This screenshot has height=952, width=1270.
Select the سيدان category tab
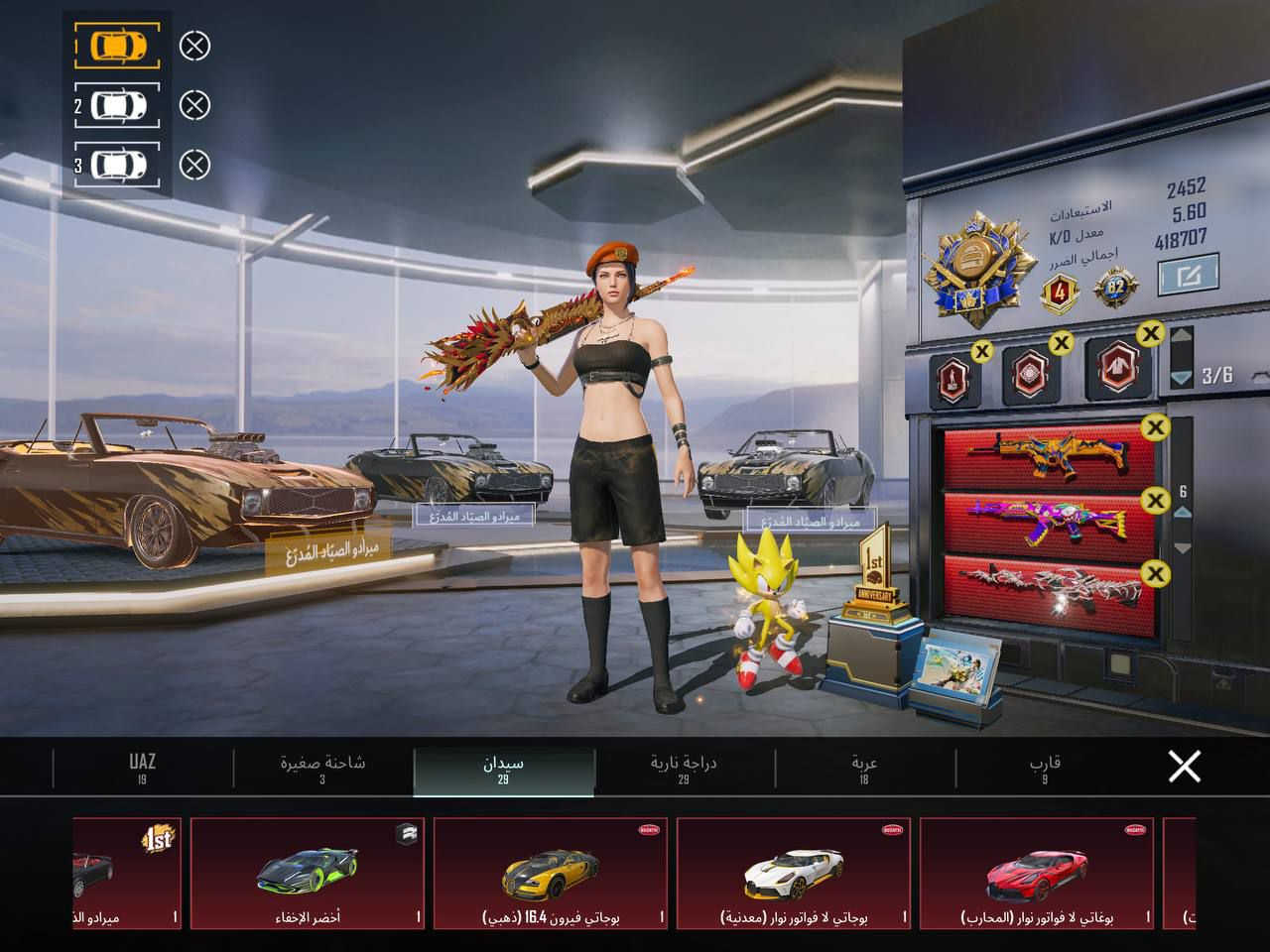pyautogui.click(x=503, y=768)
